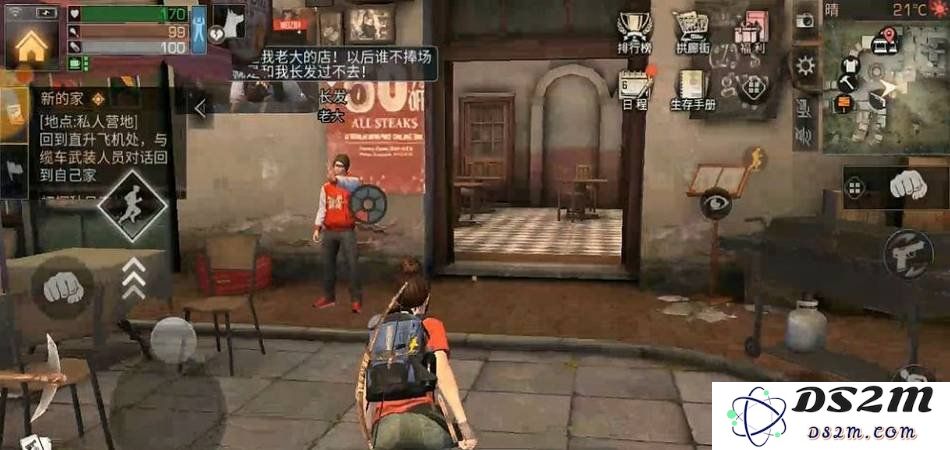The image size is (950, 450).
Task: Tap the triple-chevron up button
Action: pos(133,278)
